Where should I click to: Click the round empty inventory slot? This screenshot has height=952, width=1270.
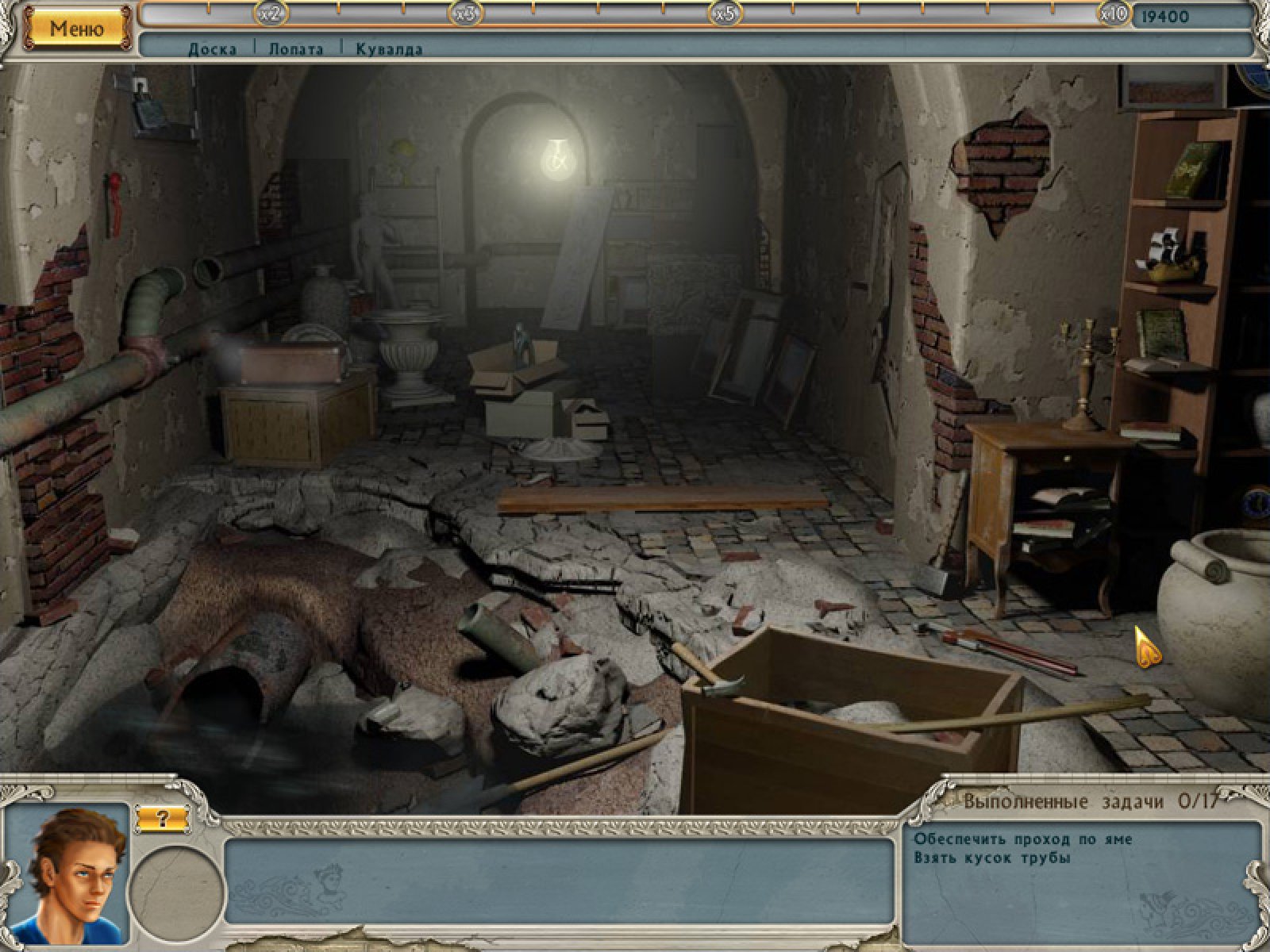coord(177,894)
